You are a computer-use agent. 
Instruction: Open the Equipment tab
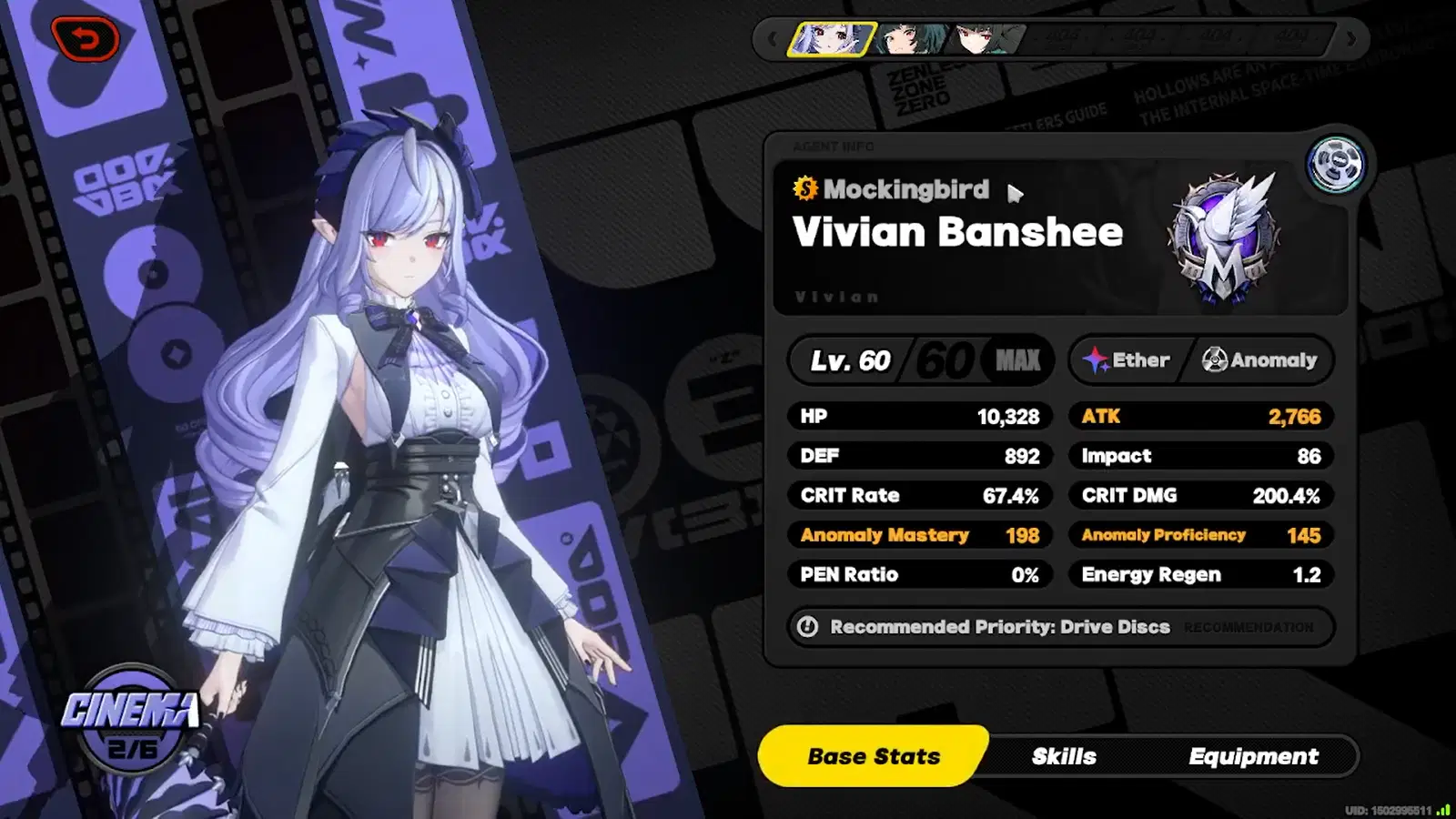(x=1253, y=756)
